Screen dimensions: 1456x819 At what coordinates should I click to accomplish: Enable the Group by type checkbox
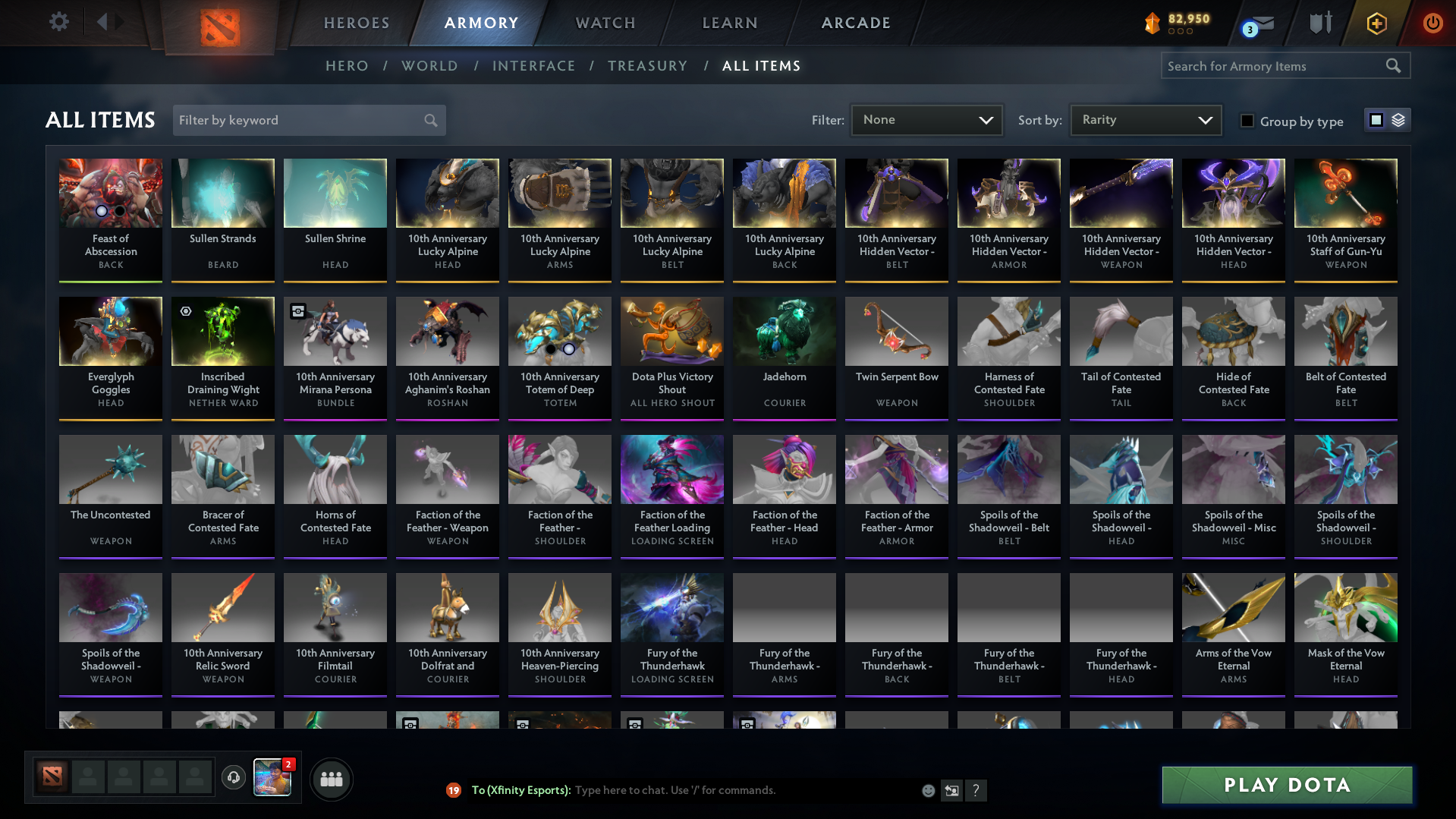pos(1247,120)
